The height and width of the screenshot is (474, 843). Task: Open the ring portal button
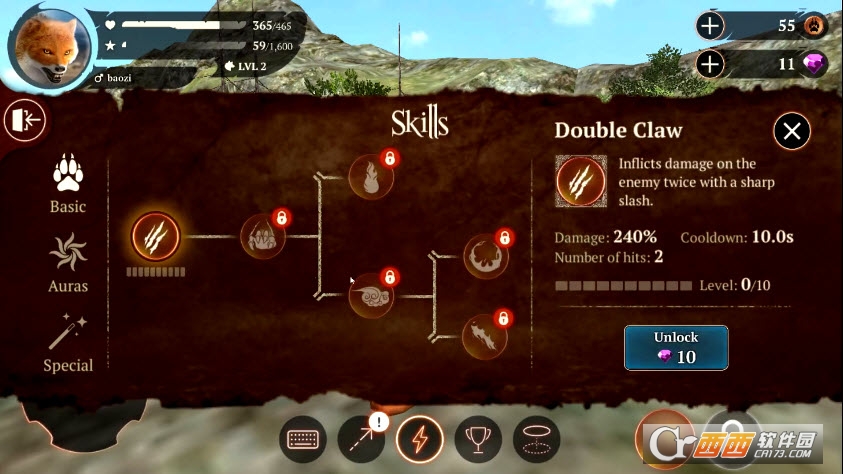pos(536,438)
